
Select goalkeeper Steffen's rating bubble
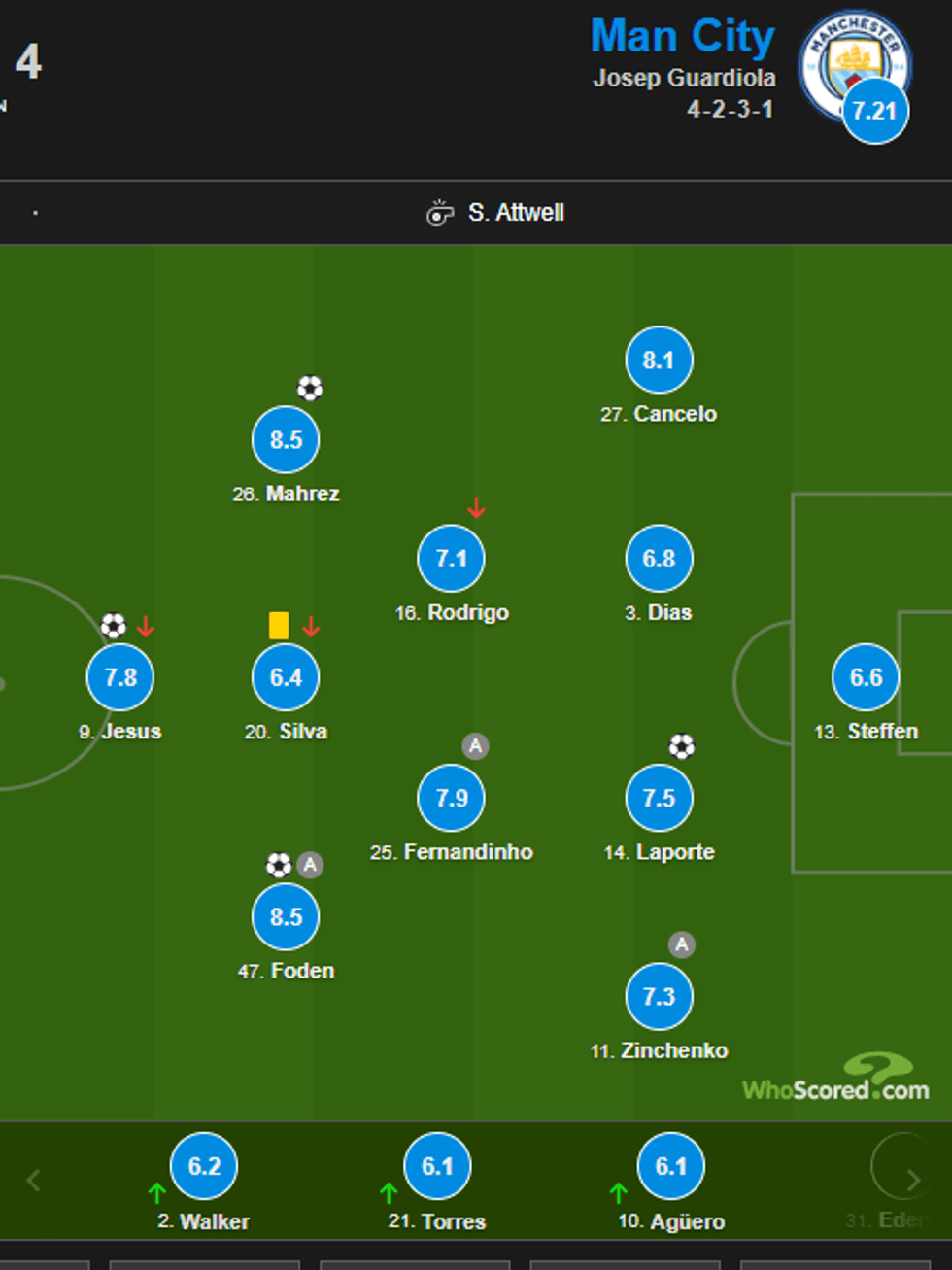[866, 677]
